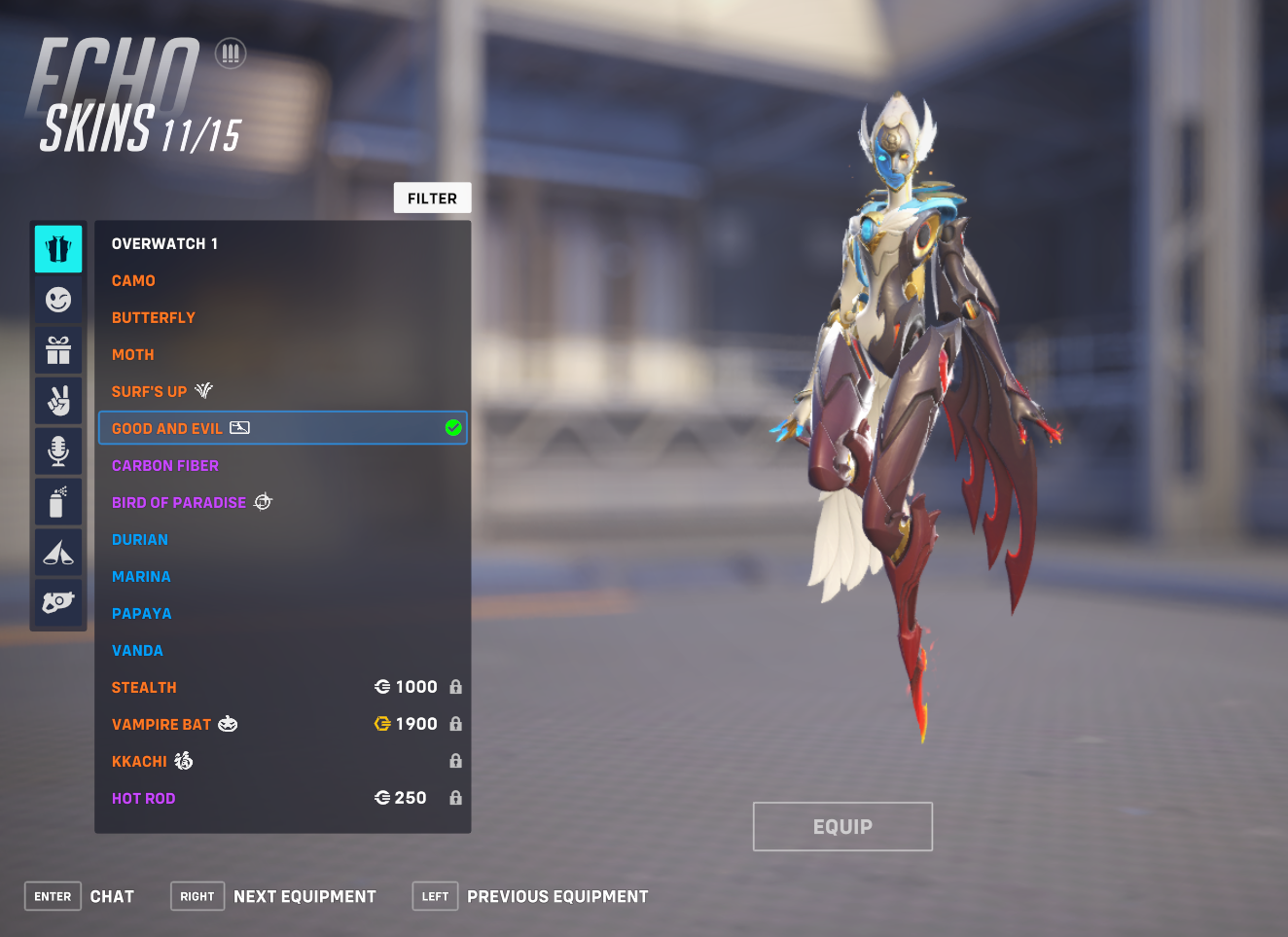Image resolution: width=1288 pixels, height=937 pixels.
Task: Click the green checkmark on Good and Evil
Action: pos(452,428)
